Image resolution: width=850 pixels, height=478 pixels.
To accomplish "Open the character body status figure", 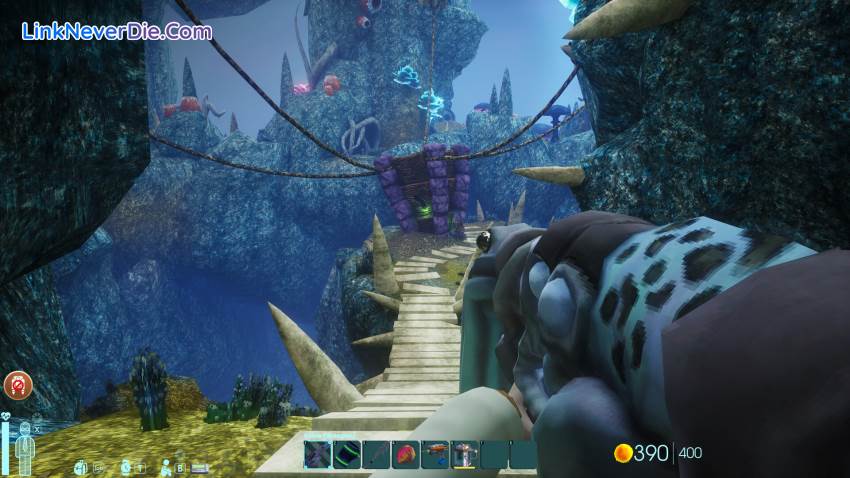I will (26, 446).
